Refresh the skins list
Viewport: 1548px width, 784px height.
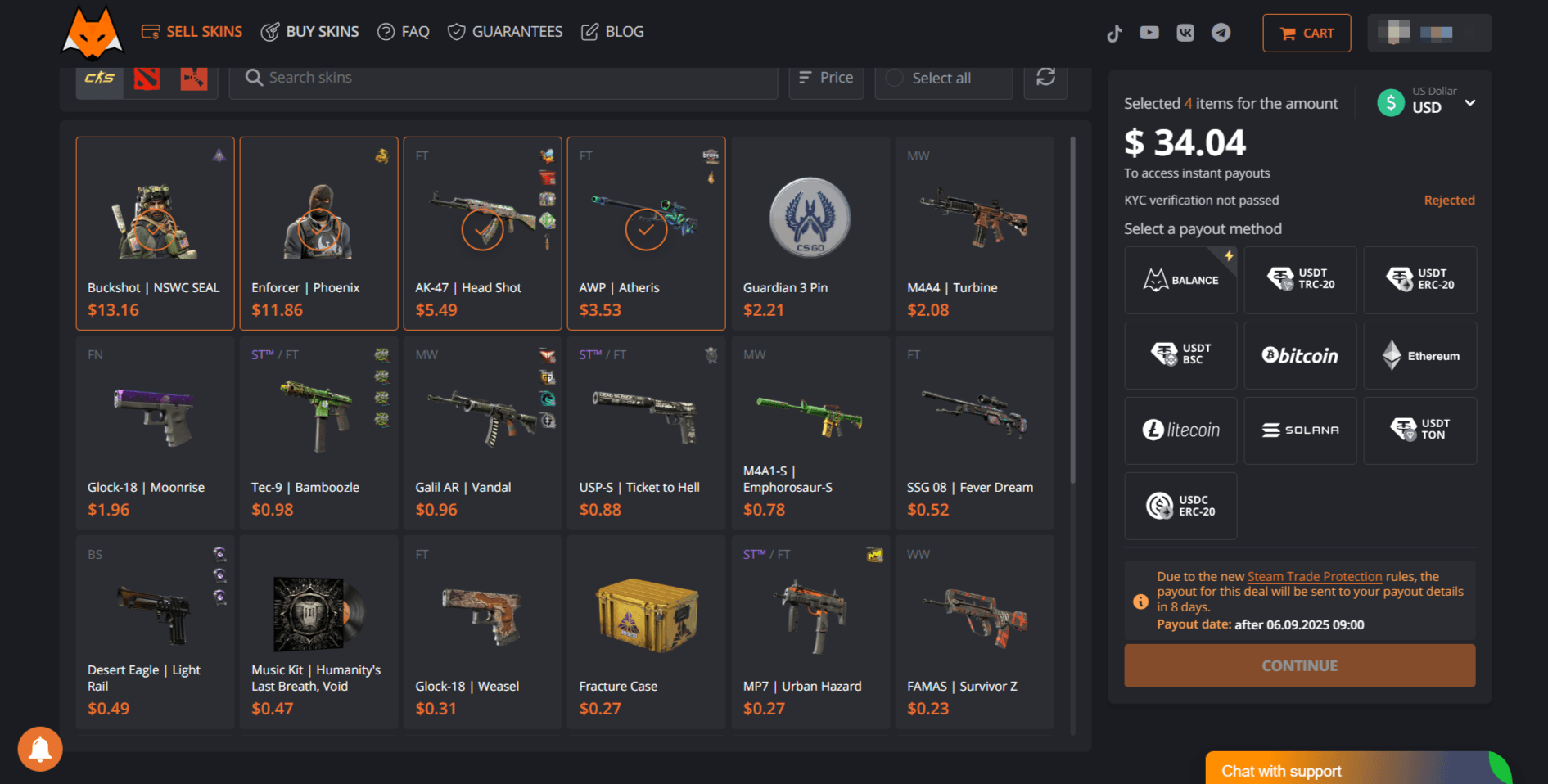(1045, 77)
